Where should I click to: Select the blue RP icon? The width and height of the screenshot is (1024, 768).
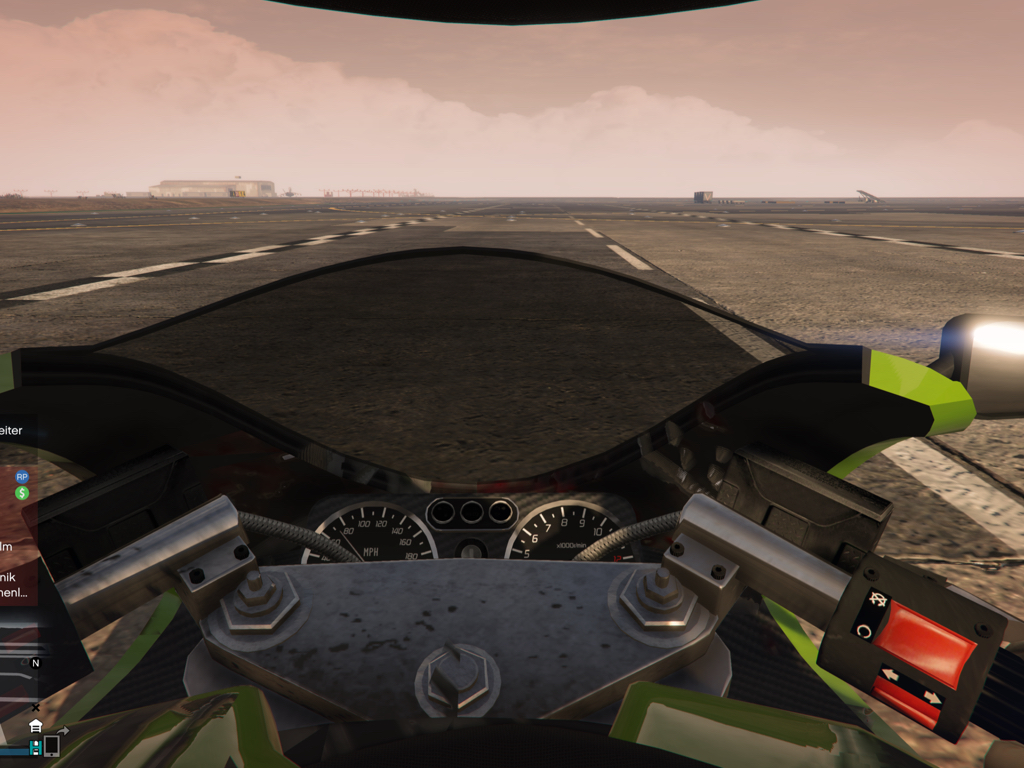22,477
